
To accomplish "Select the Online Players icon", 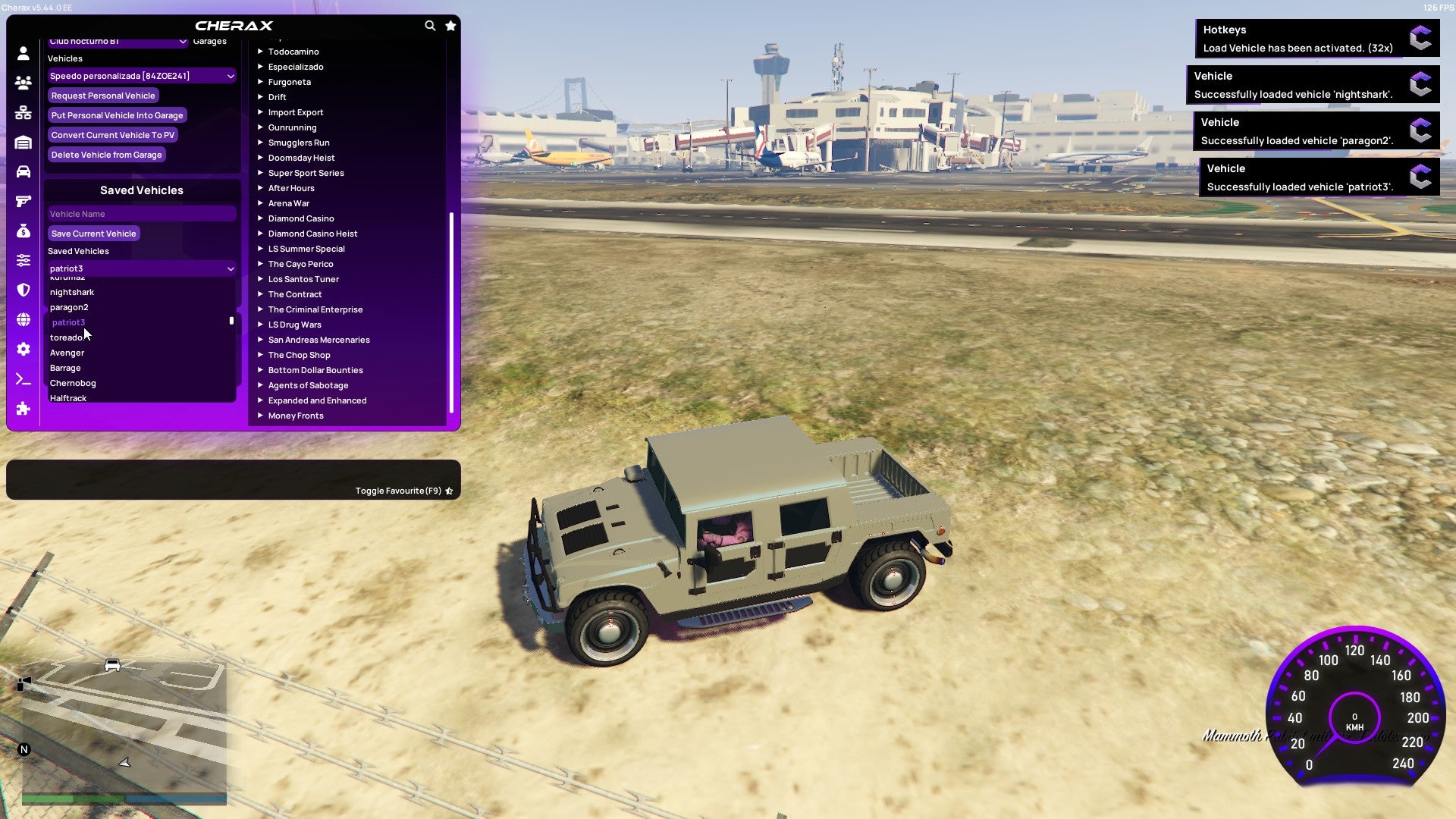I will pyautogui.click(x=23, y=83).
